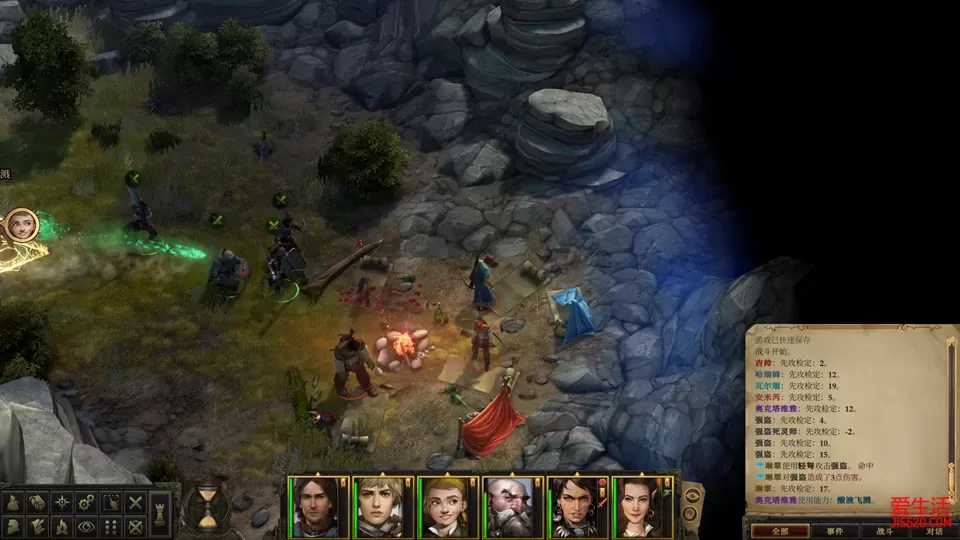
Task: Open the gear-shaped settings icon
Action: (x=86, y=502)
